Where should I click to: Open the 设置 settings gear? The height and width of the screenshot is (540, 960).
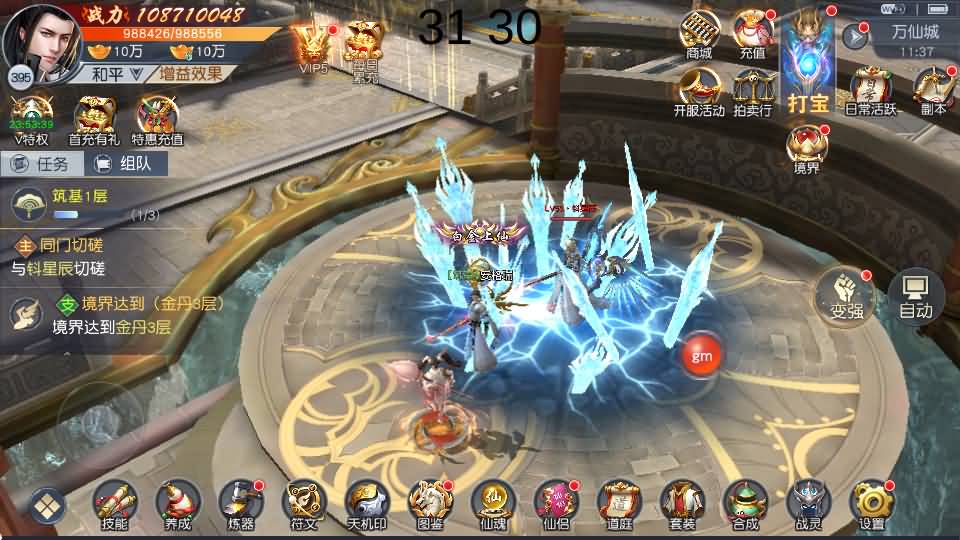tap(871, 502)
